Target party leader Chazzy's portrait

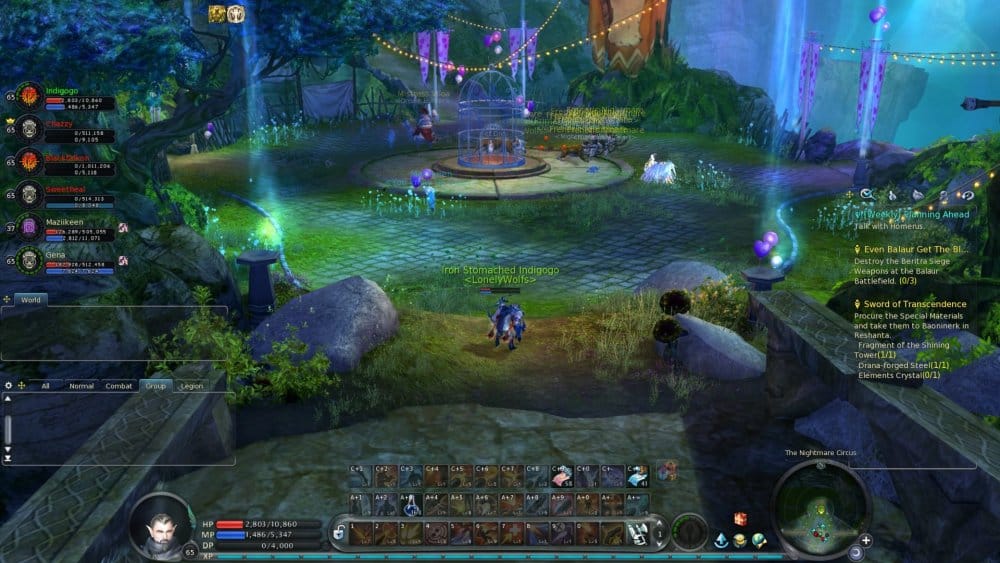coord(29,128)
